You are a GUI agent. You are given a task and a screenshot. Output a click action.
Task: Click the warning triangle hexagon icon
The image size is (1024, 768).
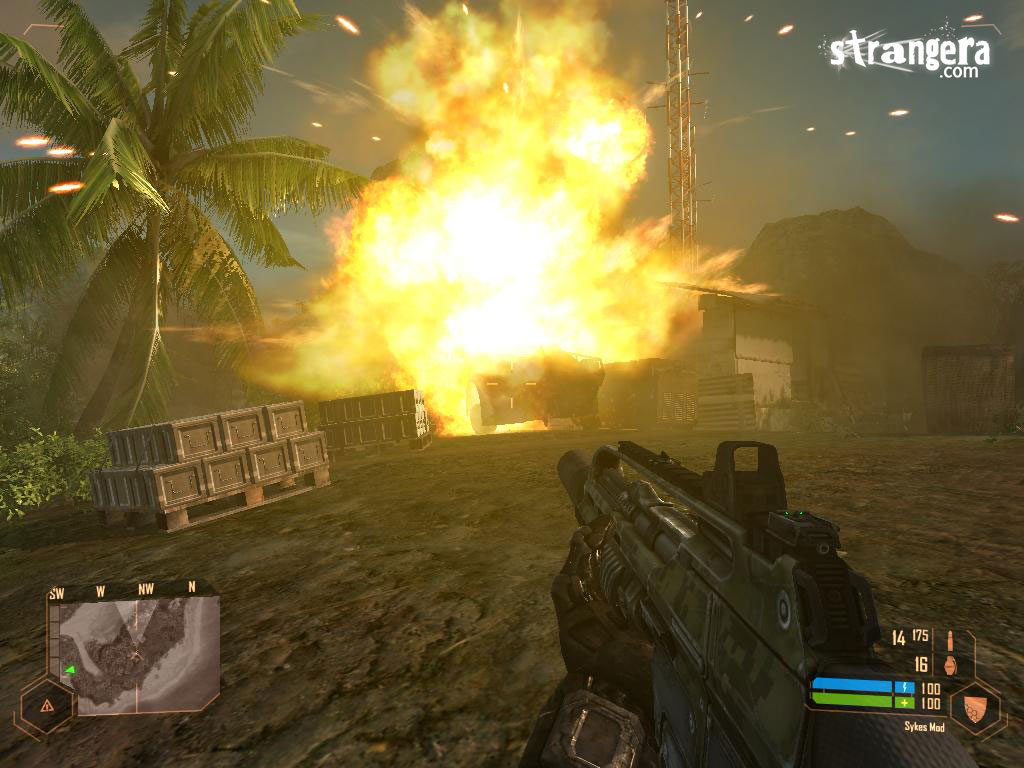46,705
